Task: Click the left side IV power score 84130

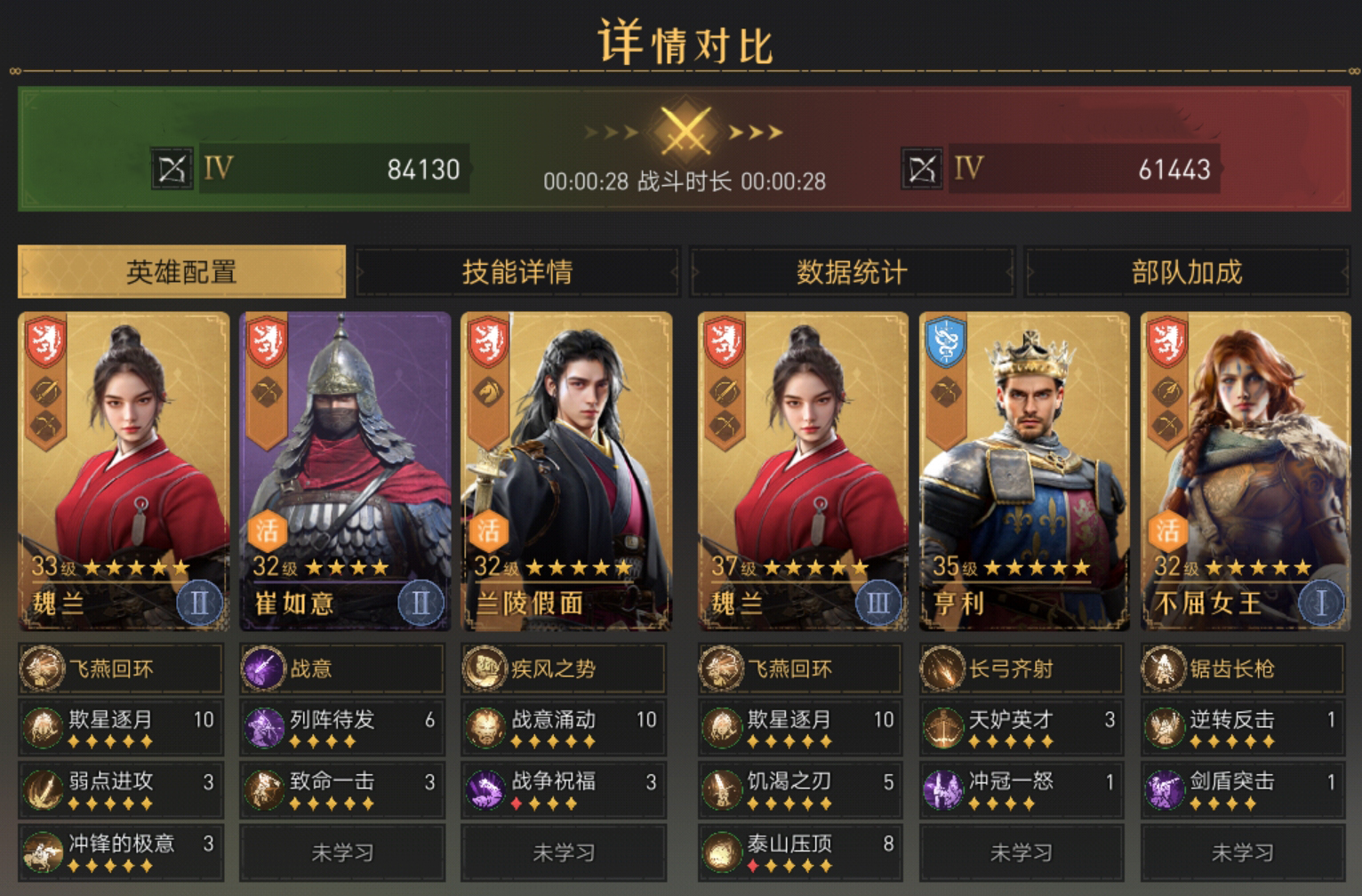Action: click(421, 166)
